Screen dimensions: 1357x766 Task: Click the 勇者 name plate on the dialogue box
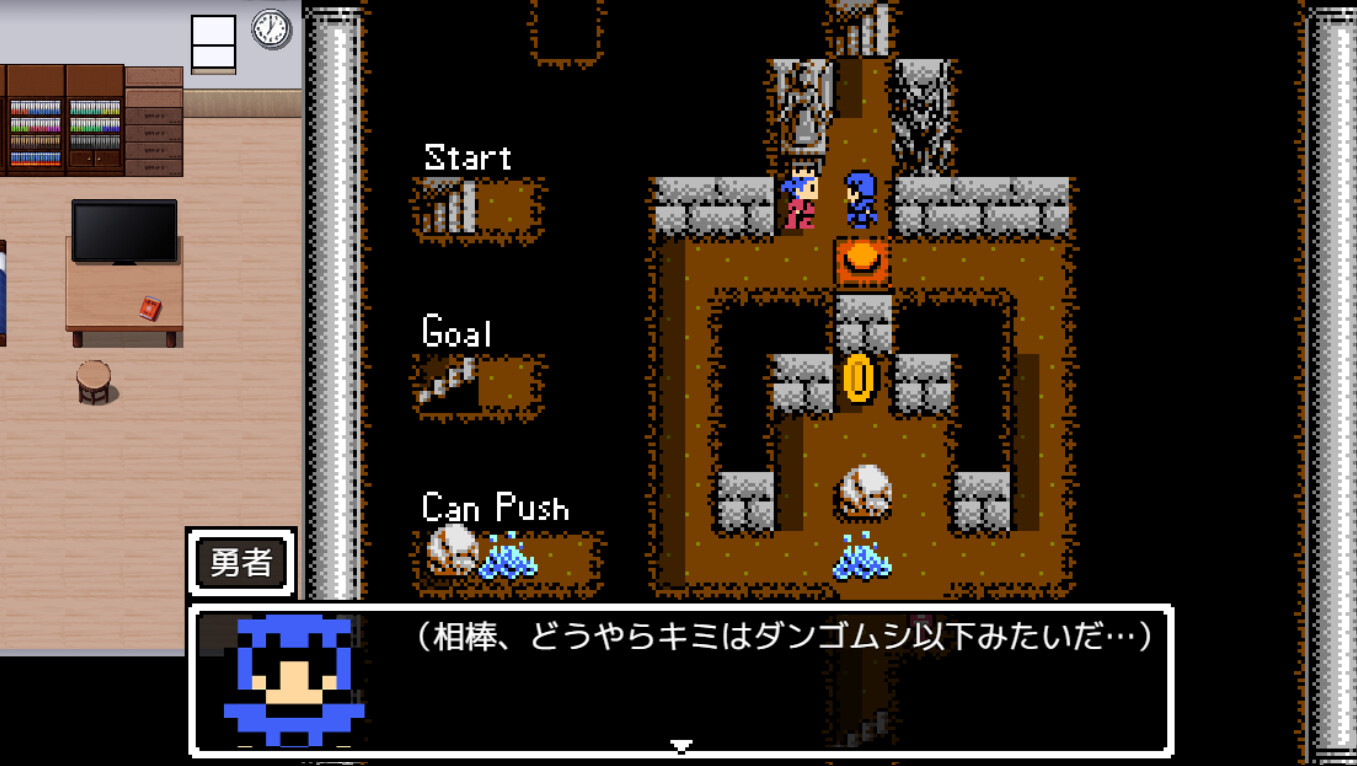pos(240,562)
